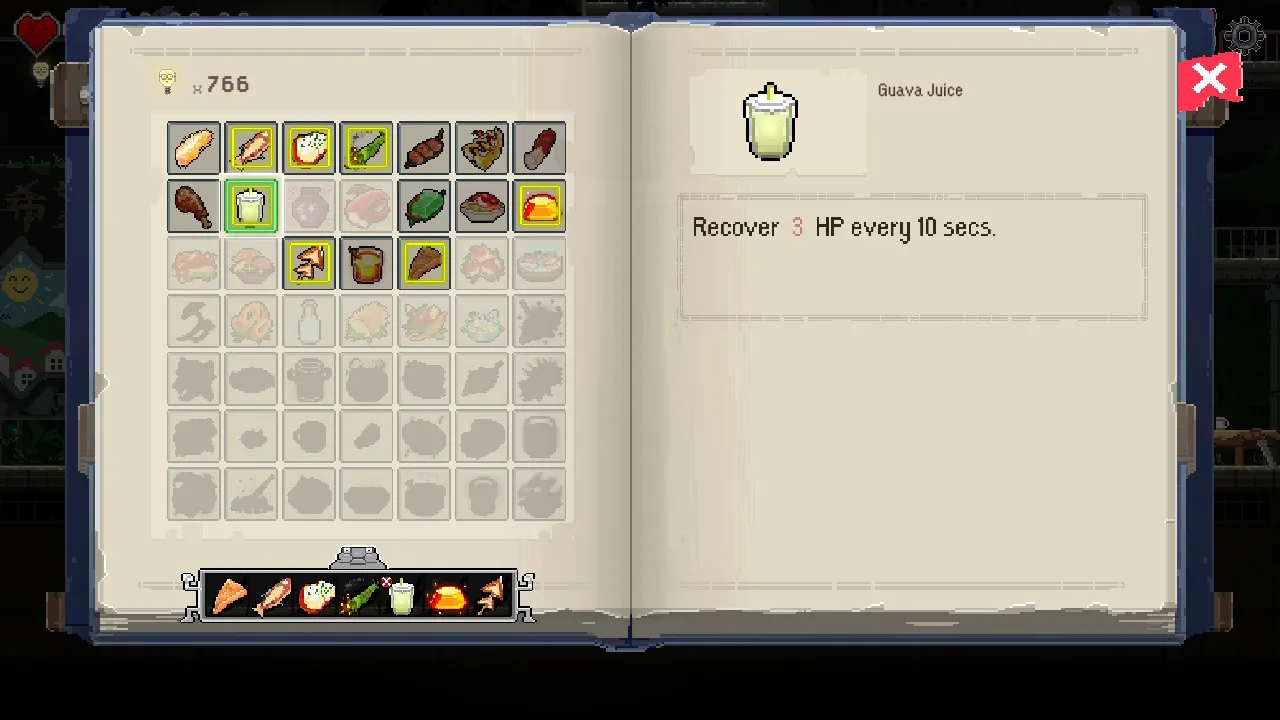Select the bowl of soup inventory item
1280x720 pixels.
tap(481, 205)
